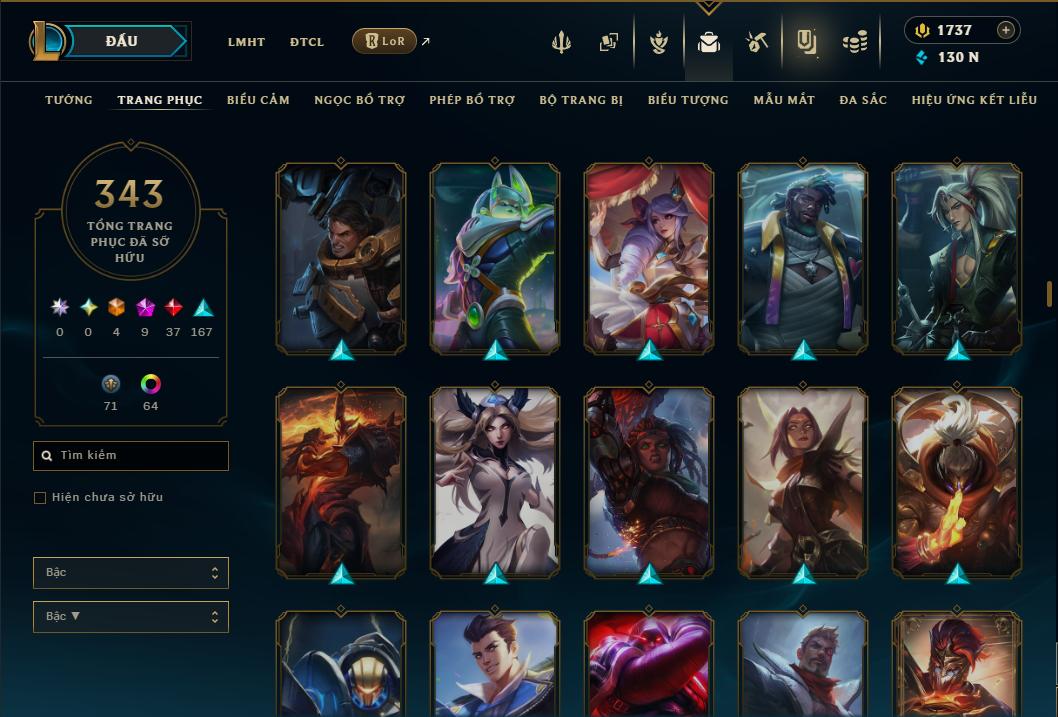
Task: Toggle the Hiện chưa sở hữu checkbox
Action: coord(40,498)
